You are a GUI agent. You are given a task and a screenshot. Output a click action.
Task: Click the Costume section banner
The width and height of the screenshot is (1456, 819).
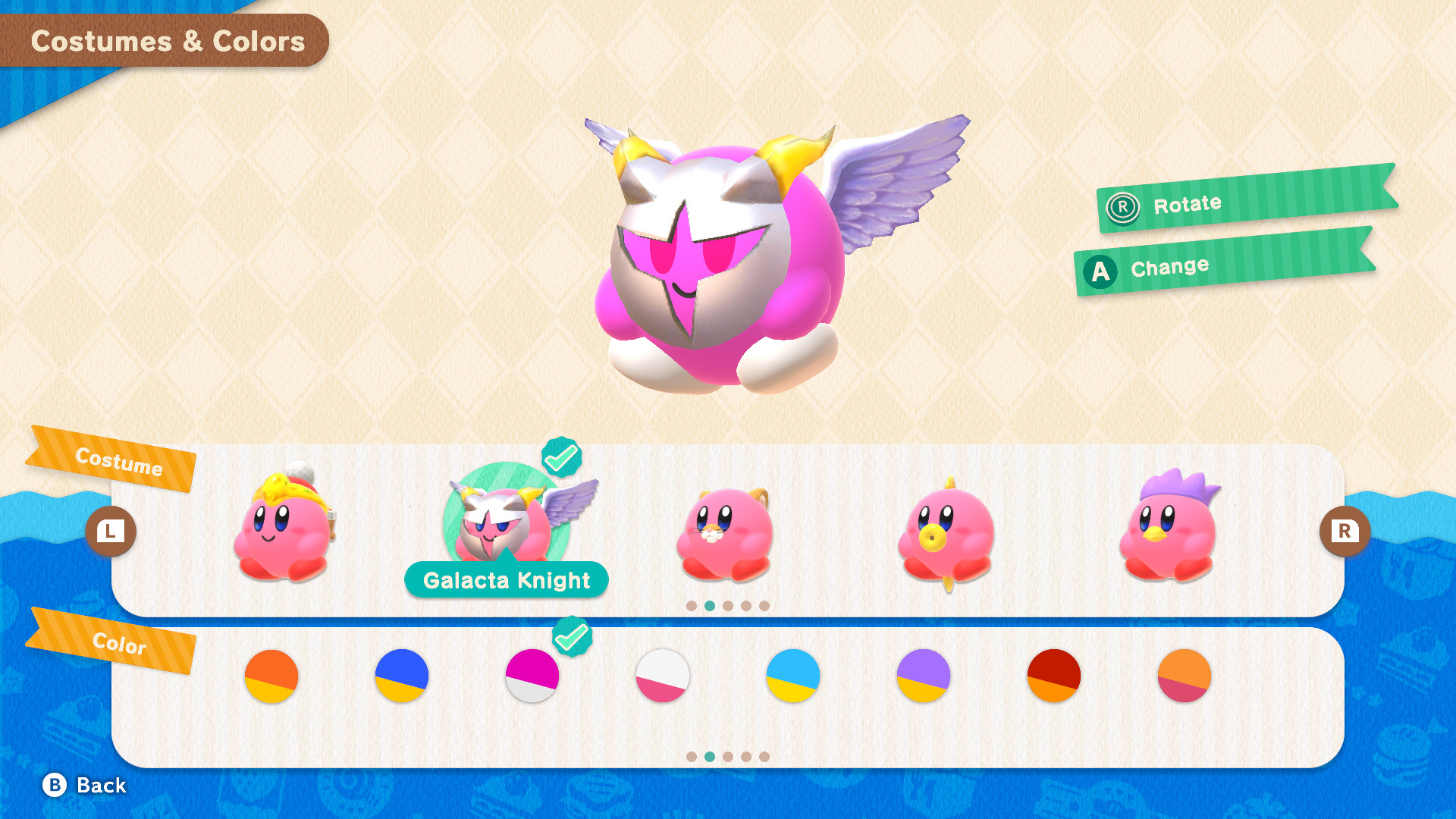point(118,463)
